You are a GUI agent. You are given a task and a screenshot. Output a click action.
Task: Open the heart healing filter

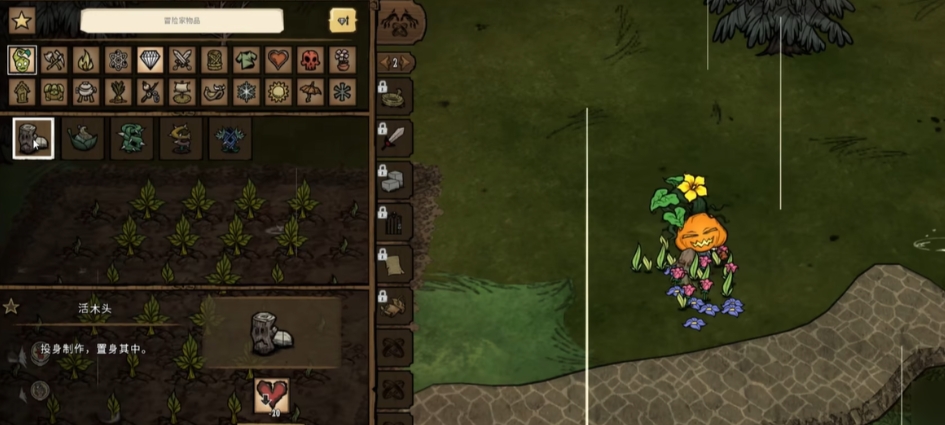click(278, 60)
